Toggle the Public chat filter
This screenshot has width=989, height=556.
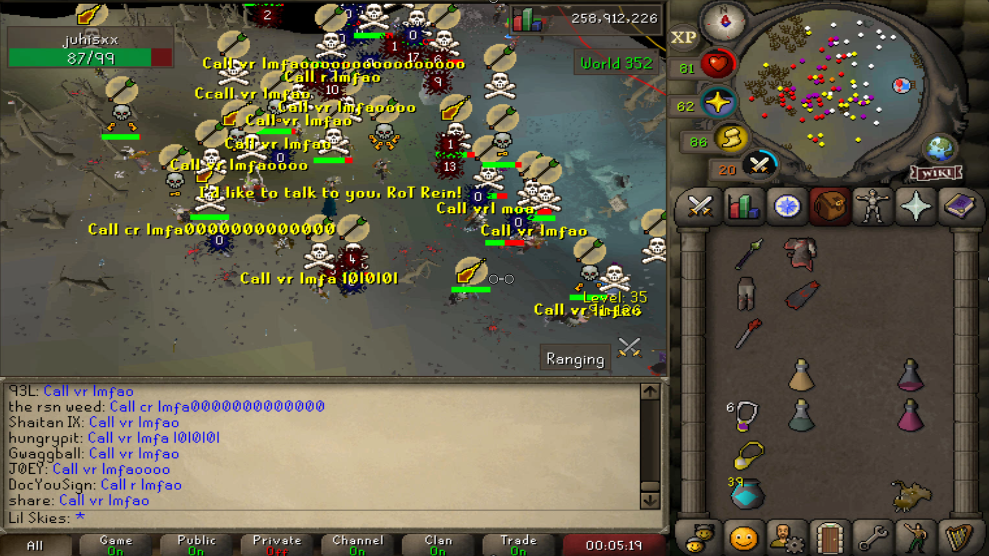196,545
